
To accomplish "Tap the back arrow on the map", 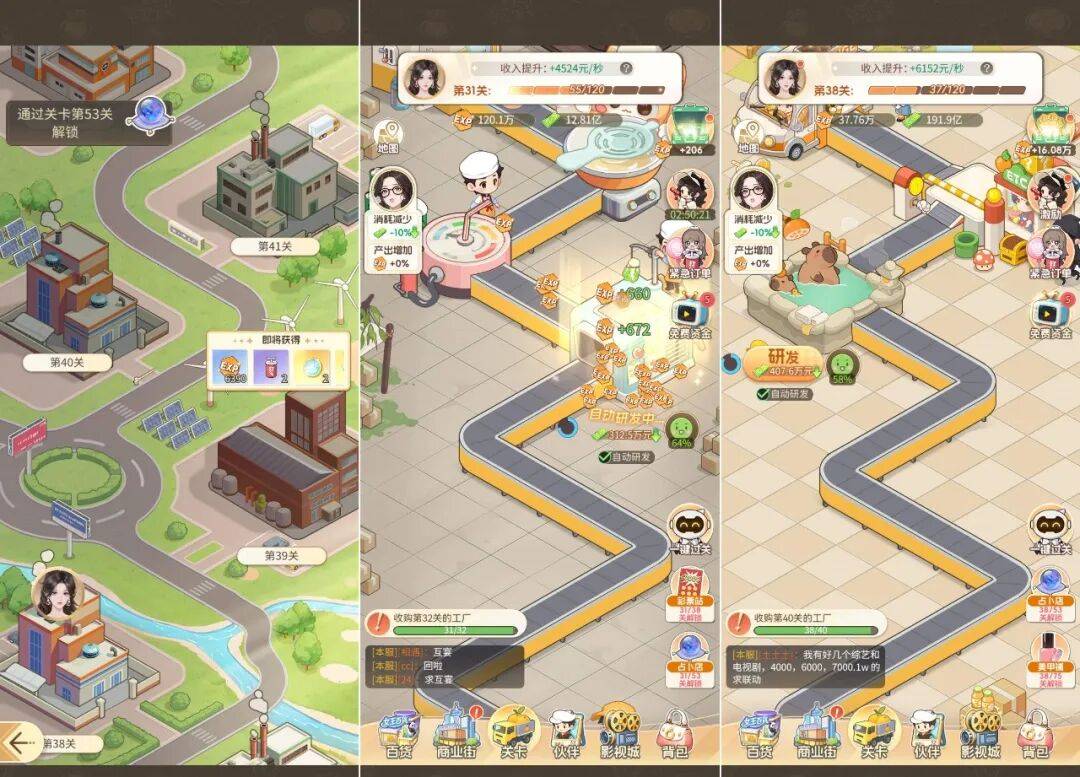I will 18,742.
